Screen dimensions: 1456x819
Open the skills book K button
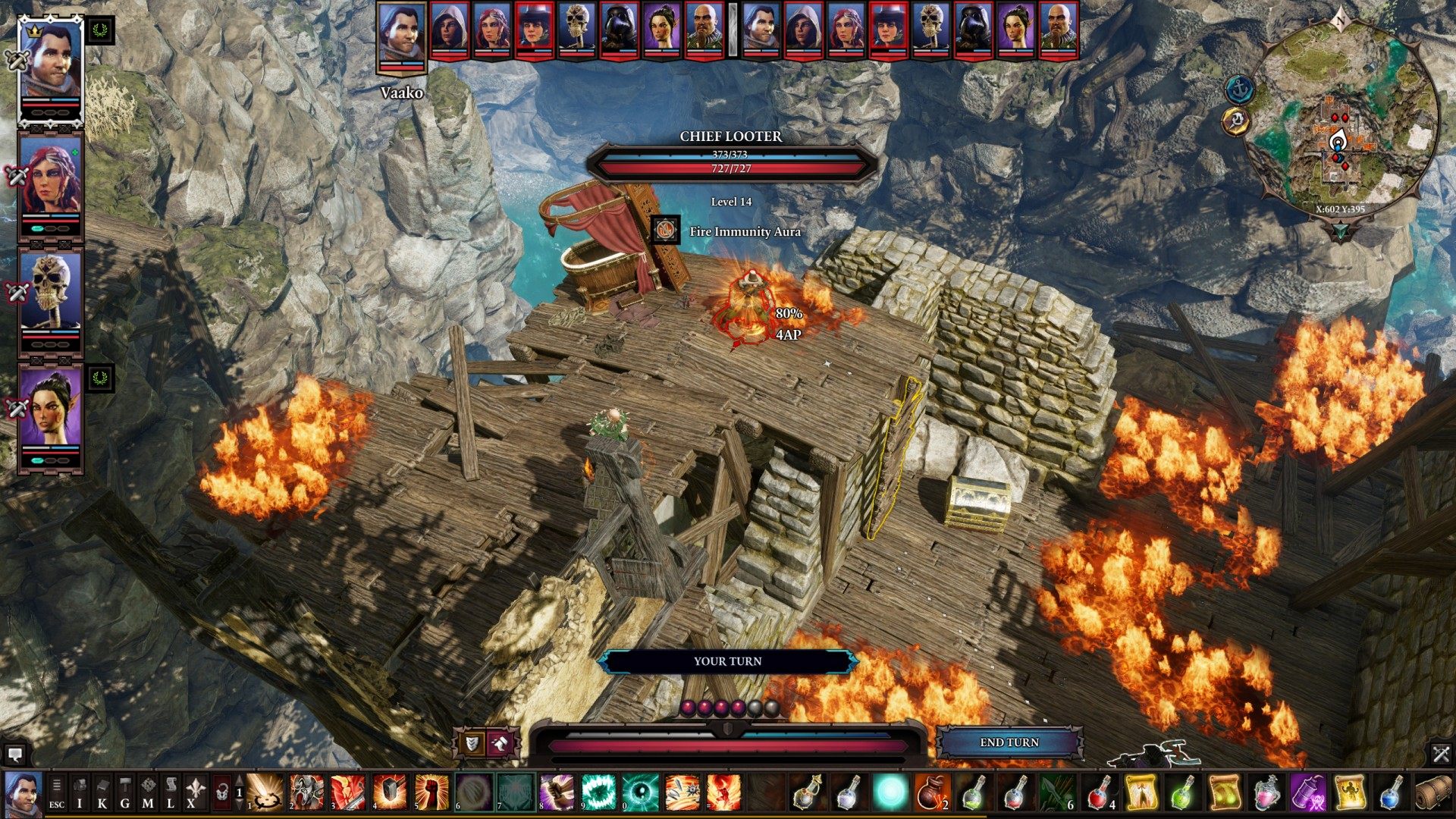click(x=102, y=793)
